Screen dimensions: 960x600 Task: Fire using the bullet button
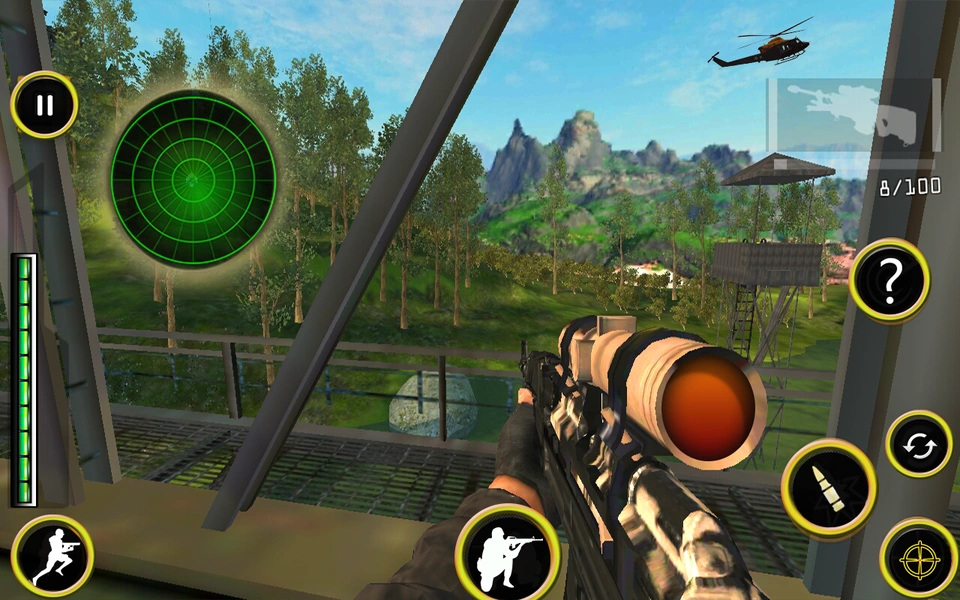coord(828,490)
